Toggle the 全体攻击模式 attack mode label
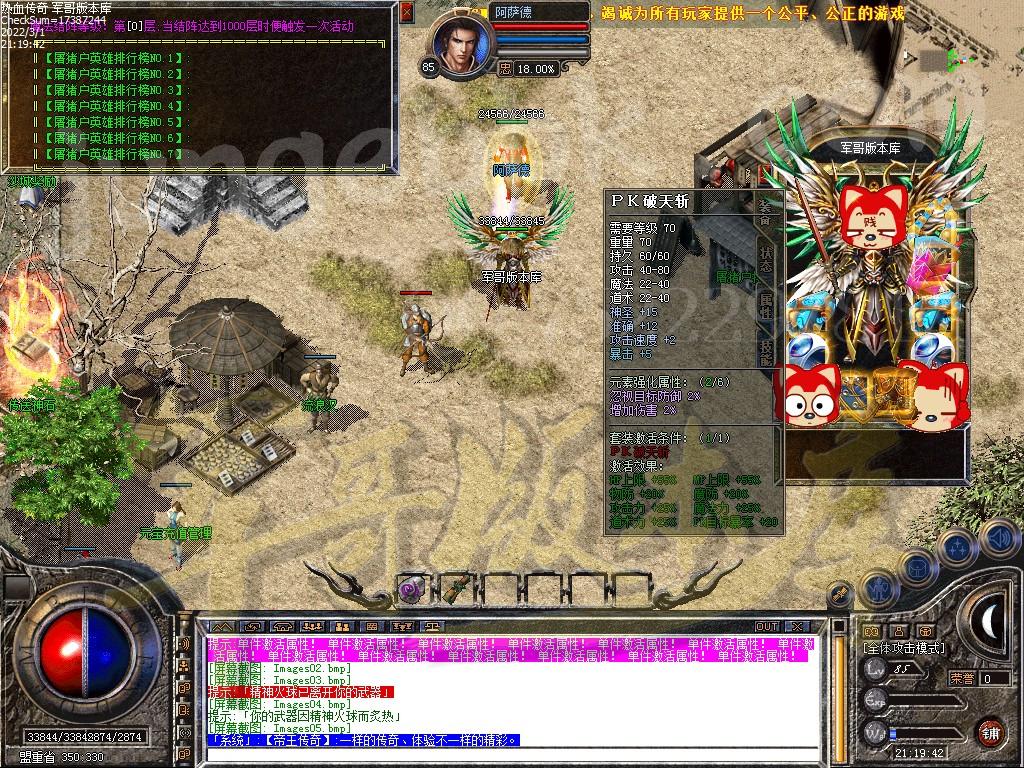The image size is (1024, 768). coord(905,648)
